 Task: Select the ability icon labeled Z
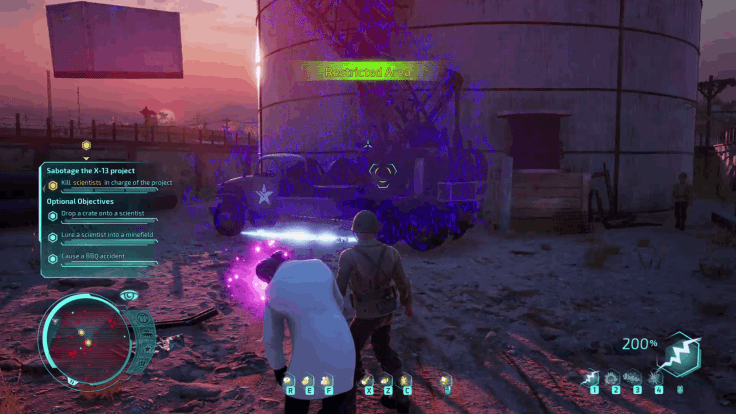coord(386,381)
